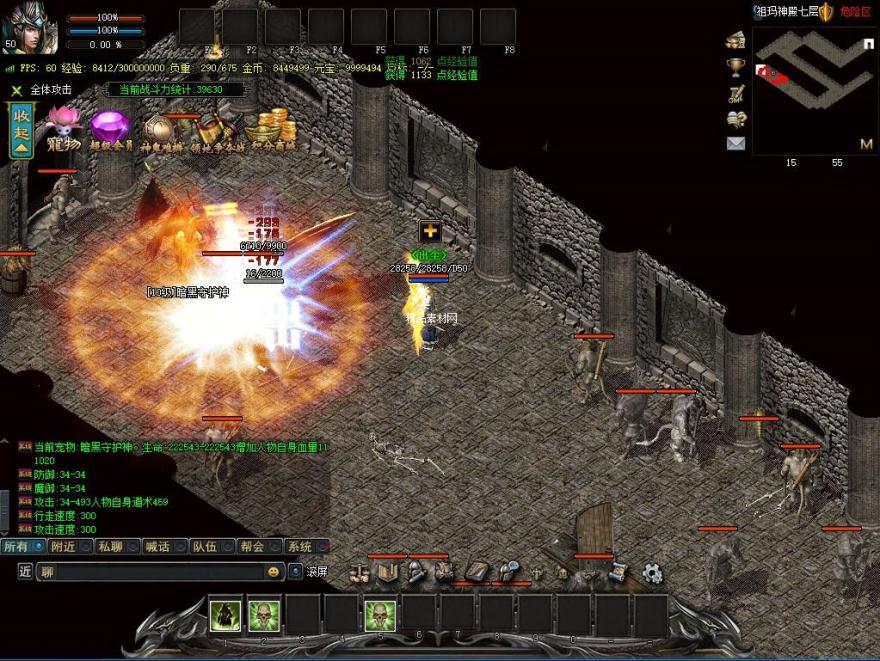Contact the GM via the GM icon
The width and height of the screenshot is (880, 661).
pyautogui.click(x=736, y=93)
